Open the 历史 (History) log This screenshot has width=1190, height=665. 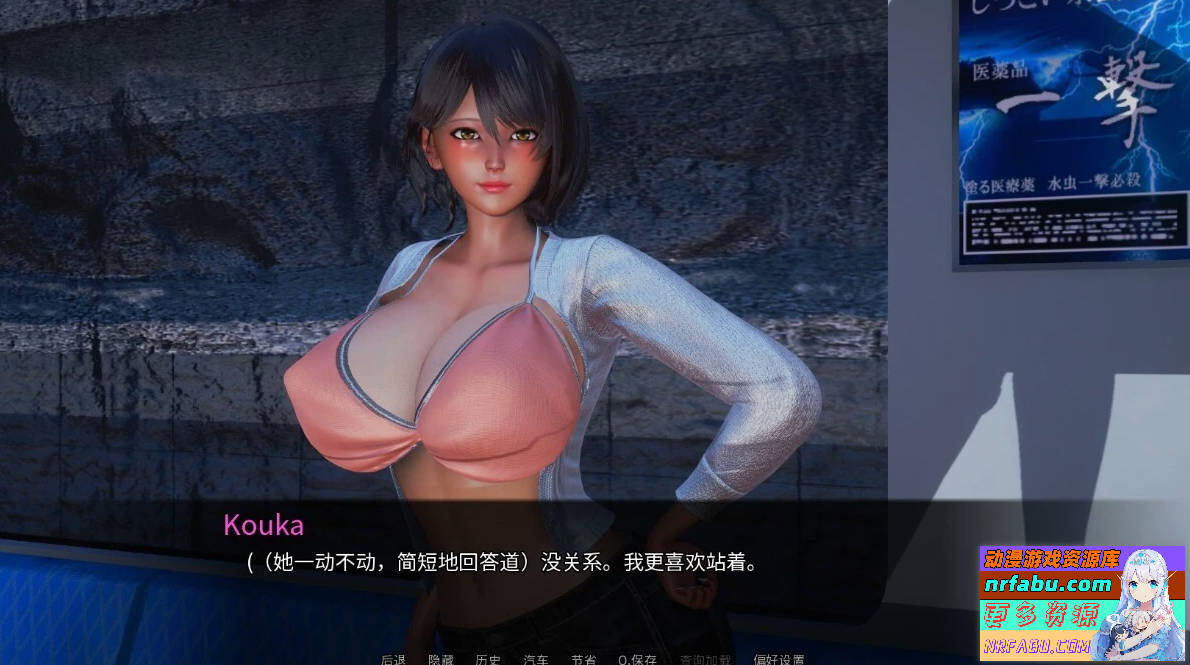click(488, 659)
